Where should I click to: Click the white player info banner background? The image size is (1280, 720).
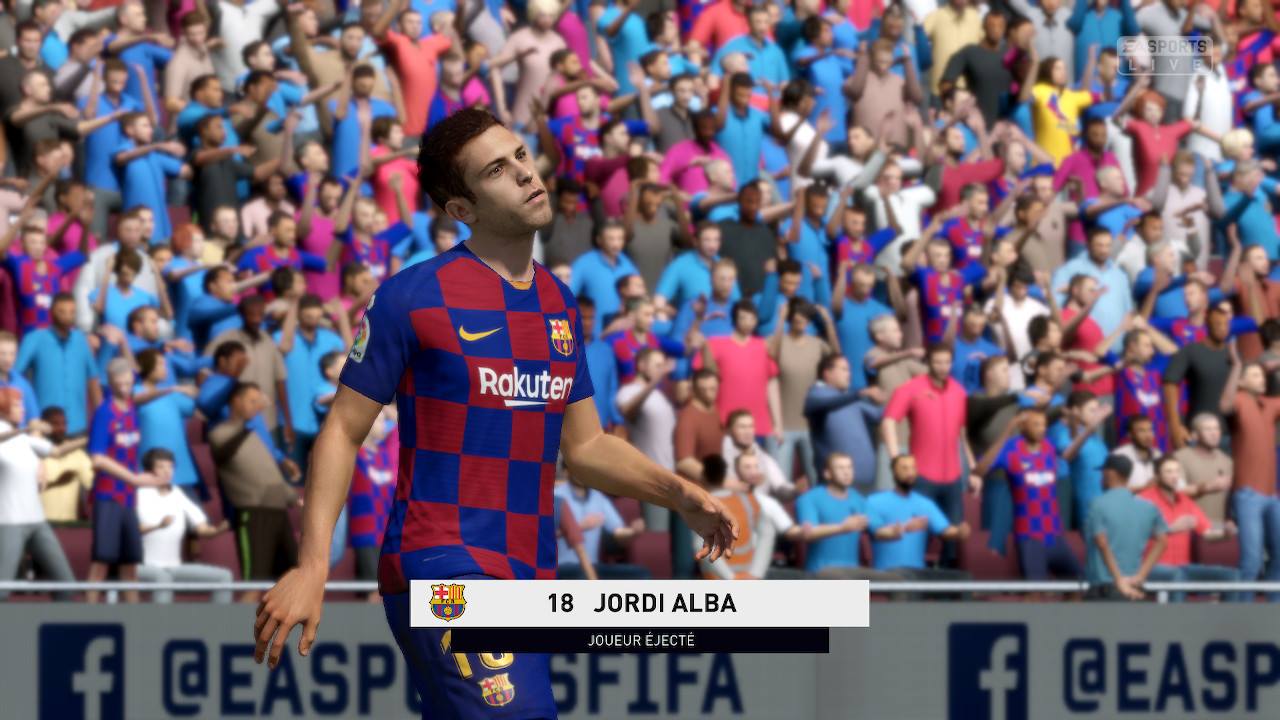point(820,601)
